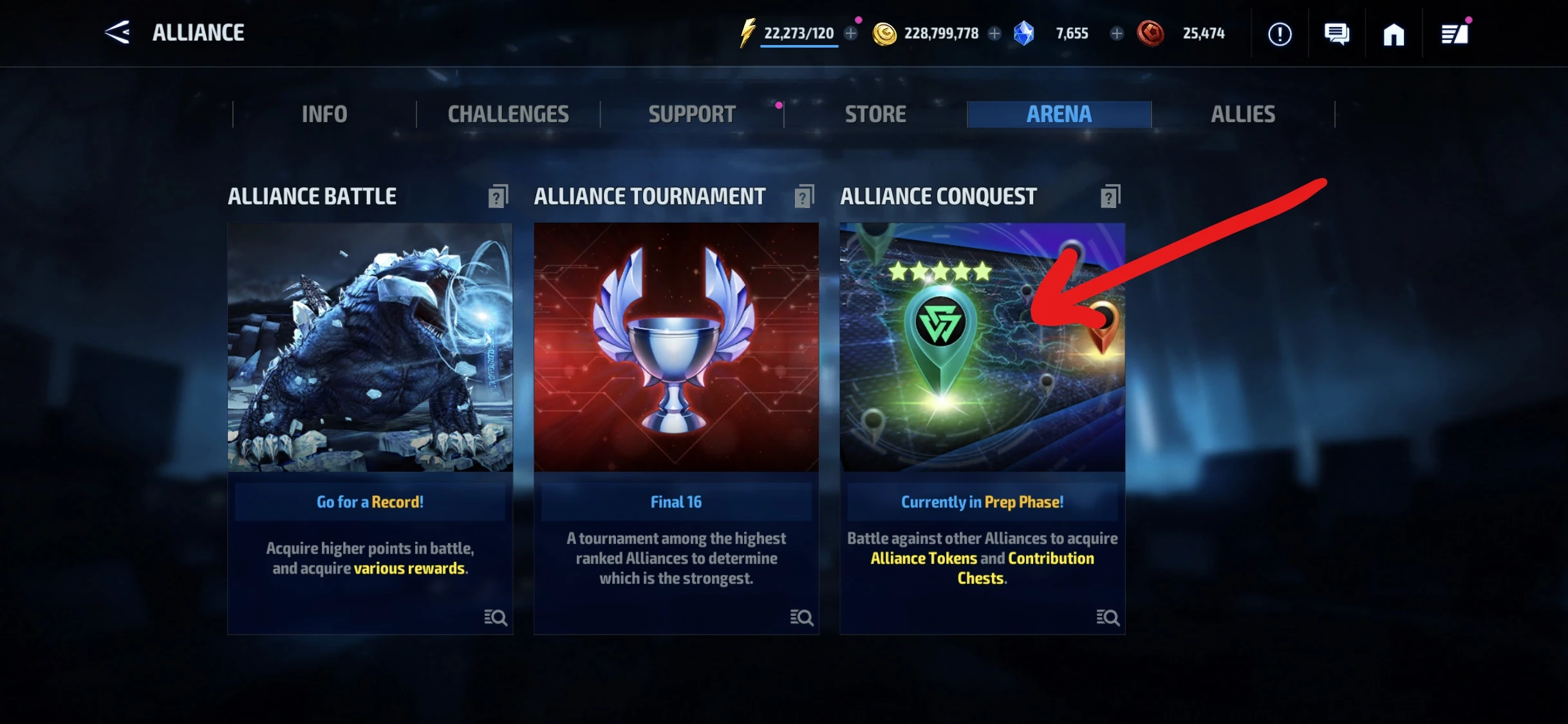
Task: Open the SUPPORT tab with notification dot
Action: (x=691, y=114)
